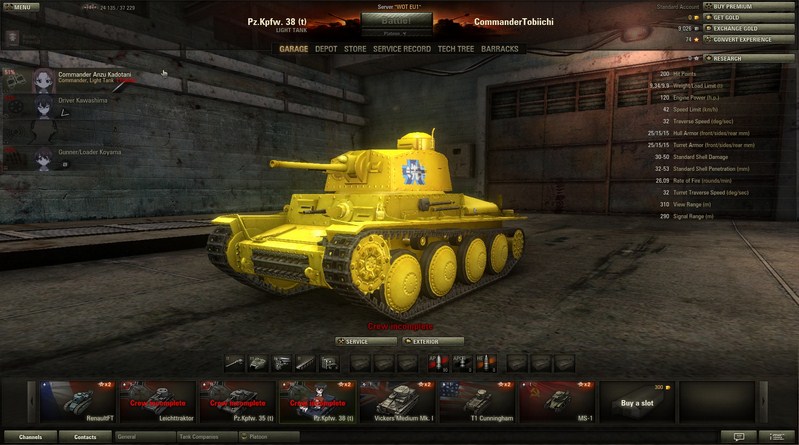View the Service Record tab

(x=402, y=49)
